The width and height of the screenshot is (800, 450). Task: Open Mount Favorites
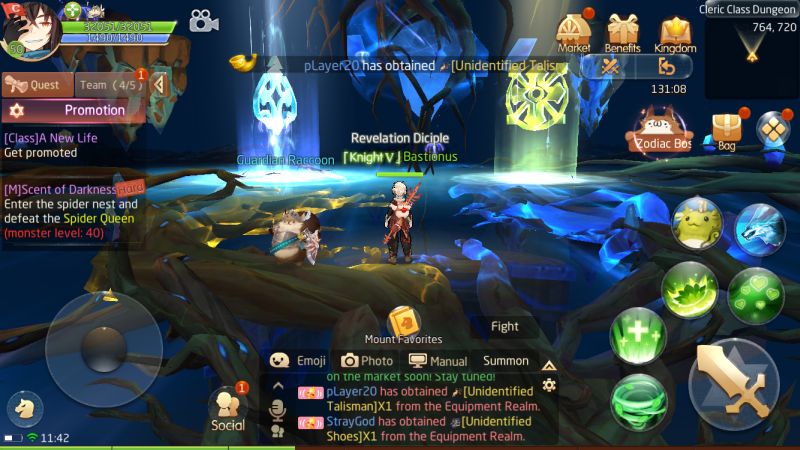[403, 324]
